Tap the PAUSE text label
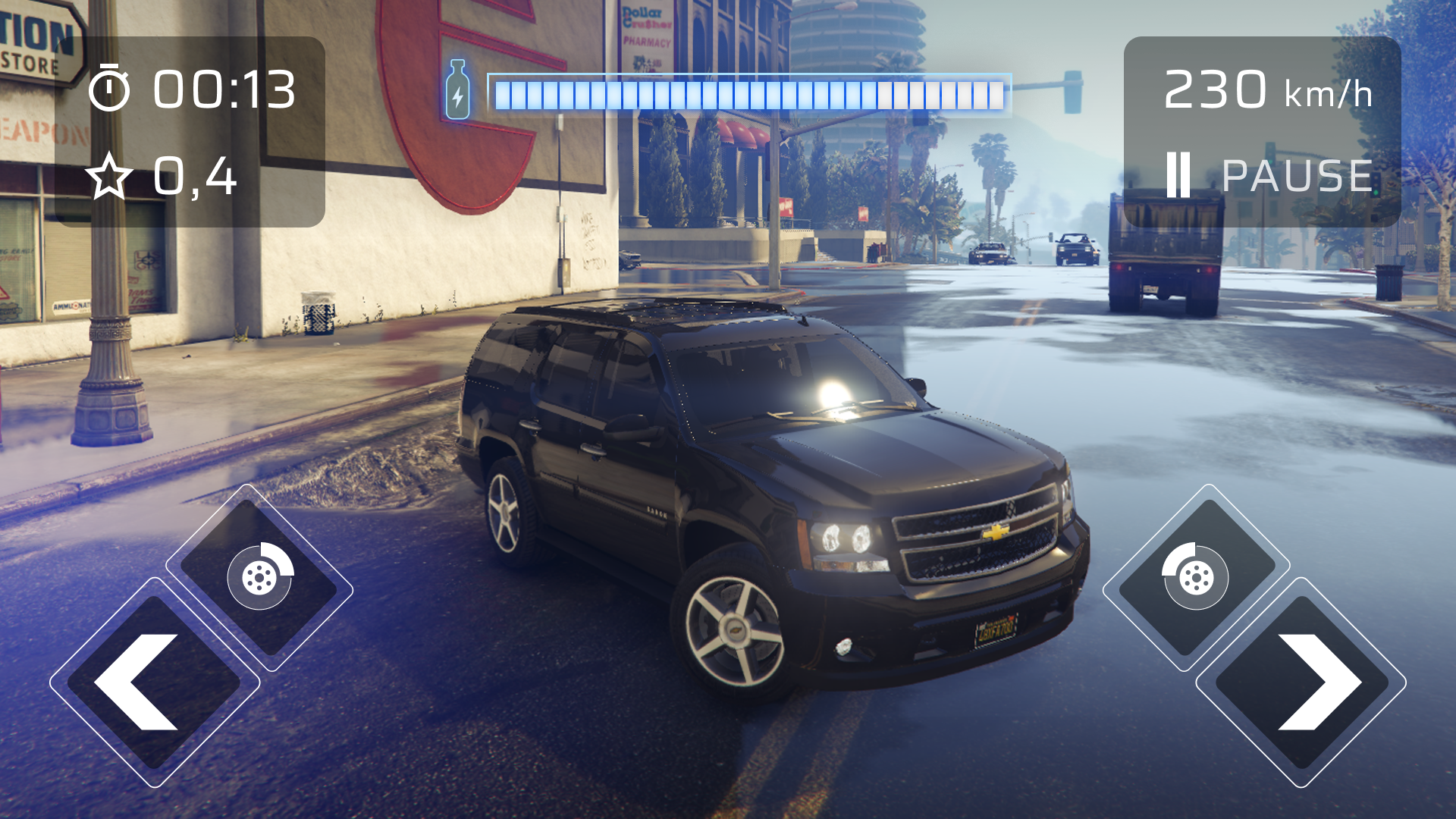The width and height of the screenshot is (1456, 819). [x=1298, y=174]
